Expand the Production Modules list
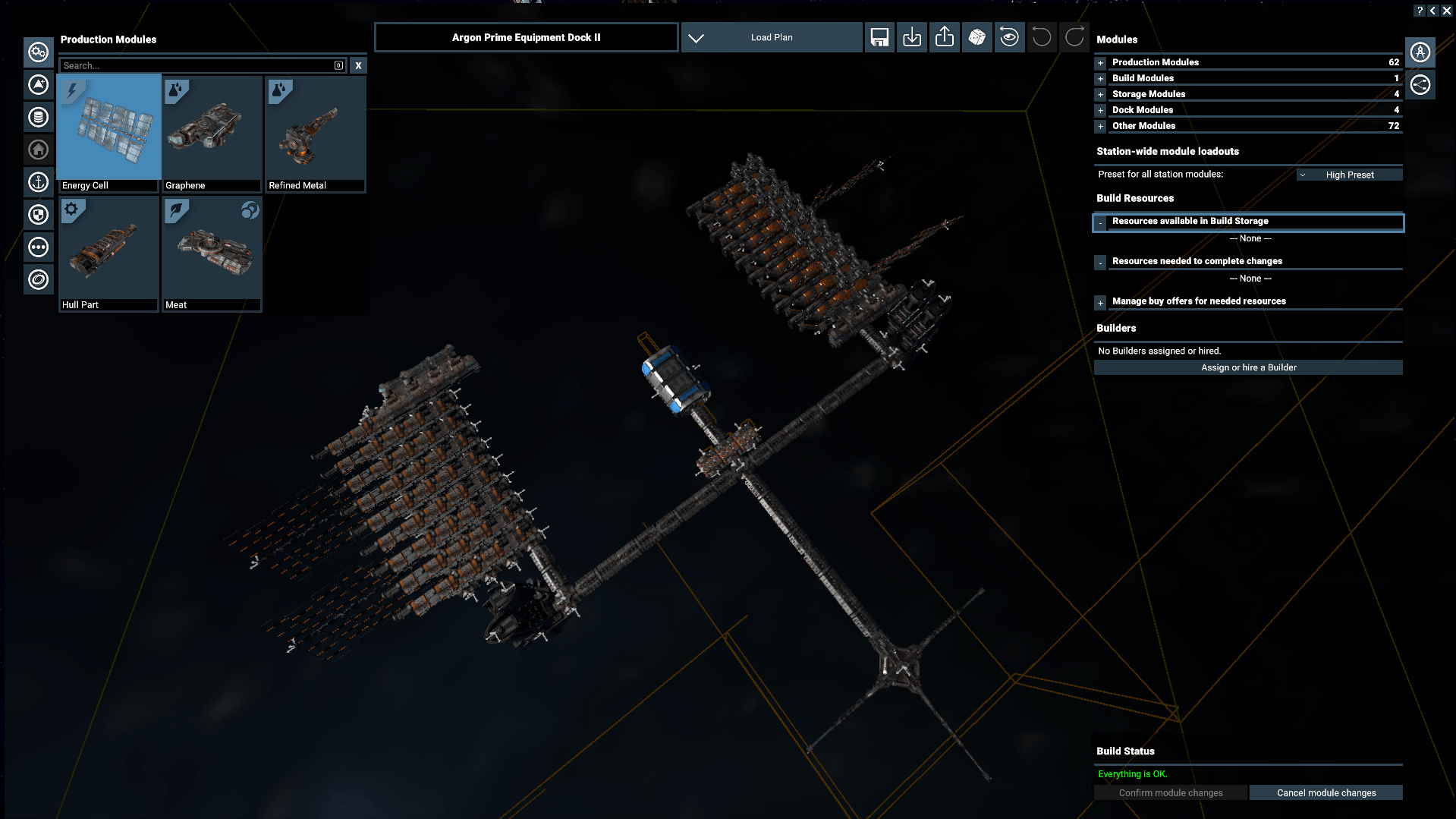1456x819 pixels. tap(1100, 63)
